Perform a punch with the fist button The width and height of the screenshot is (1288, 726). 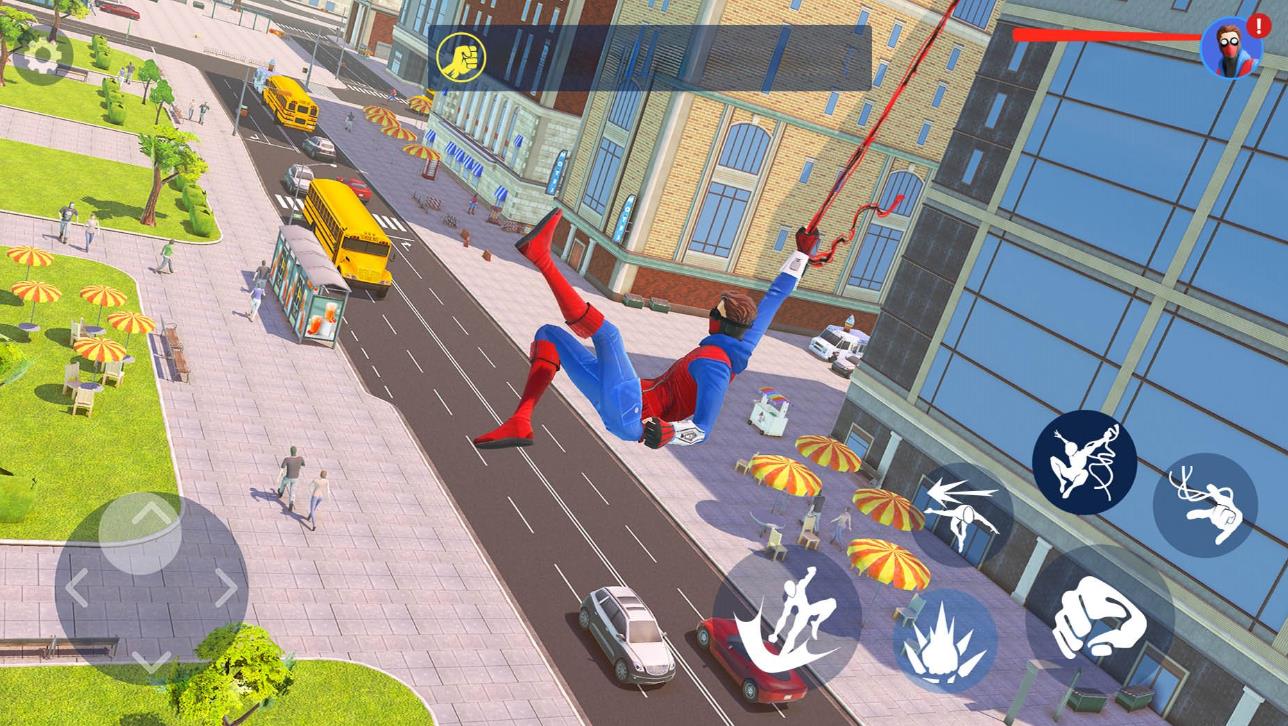[x=1099, y=619]
